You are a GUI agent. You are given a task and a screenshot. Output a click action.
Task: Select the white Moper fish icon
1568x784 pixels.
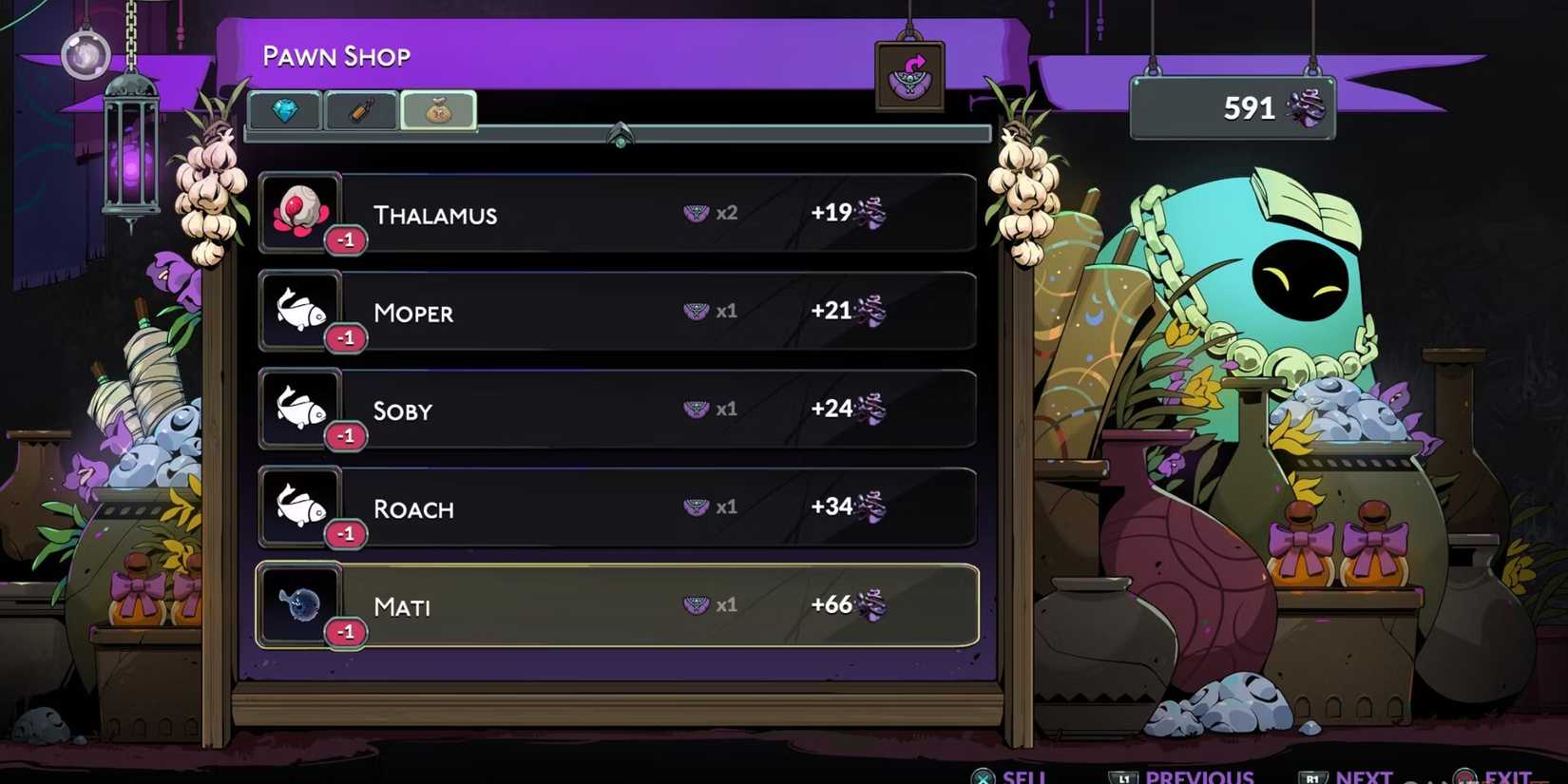tap(300, 309)
